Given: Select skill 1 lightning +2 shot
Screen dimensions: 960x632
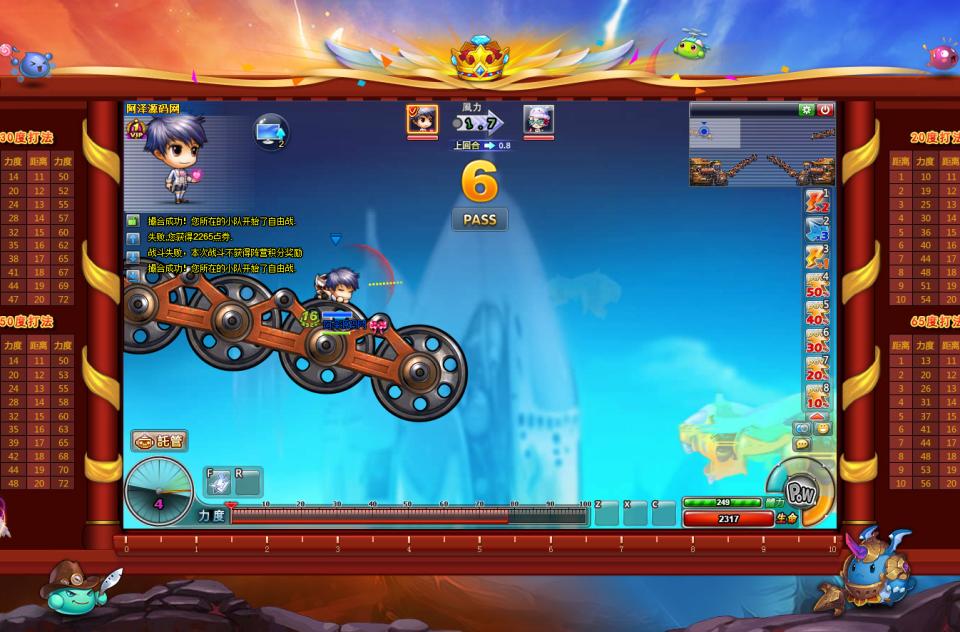Looking at the screenshot, I should [x=817, y=201].
